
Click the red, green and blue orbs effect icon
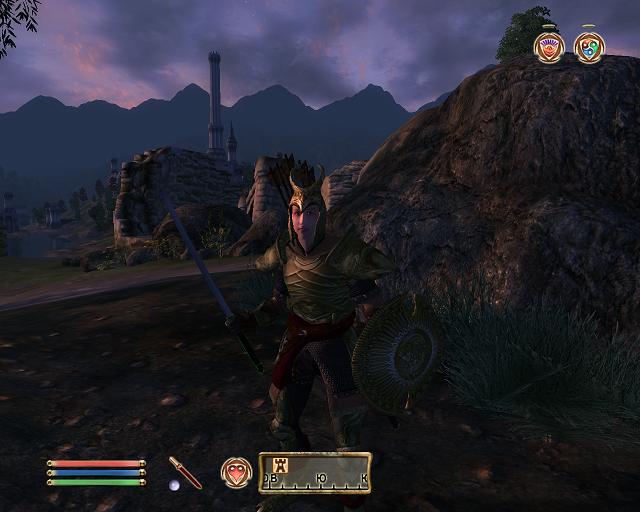(x=589, y=46)
